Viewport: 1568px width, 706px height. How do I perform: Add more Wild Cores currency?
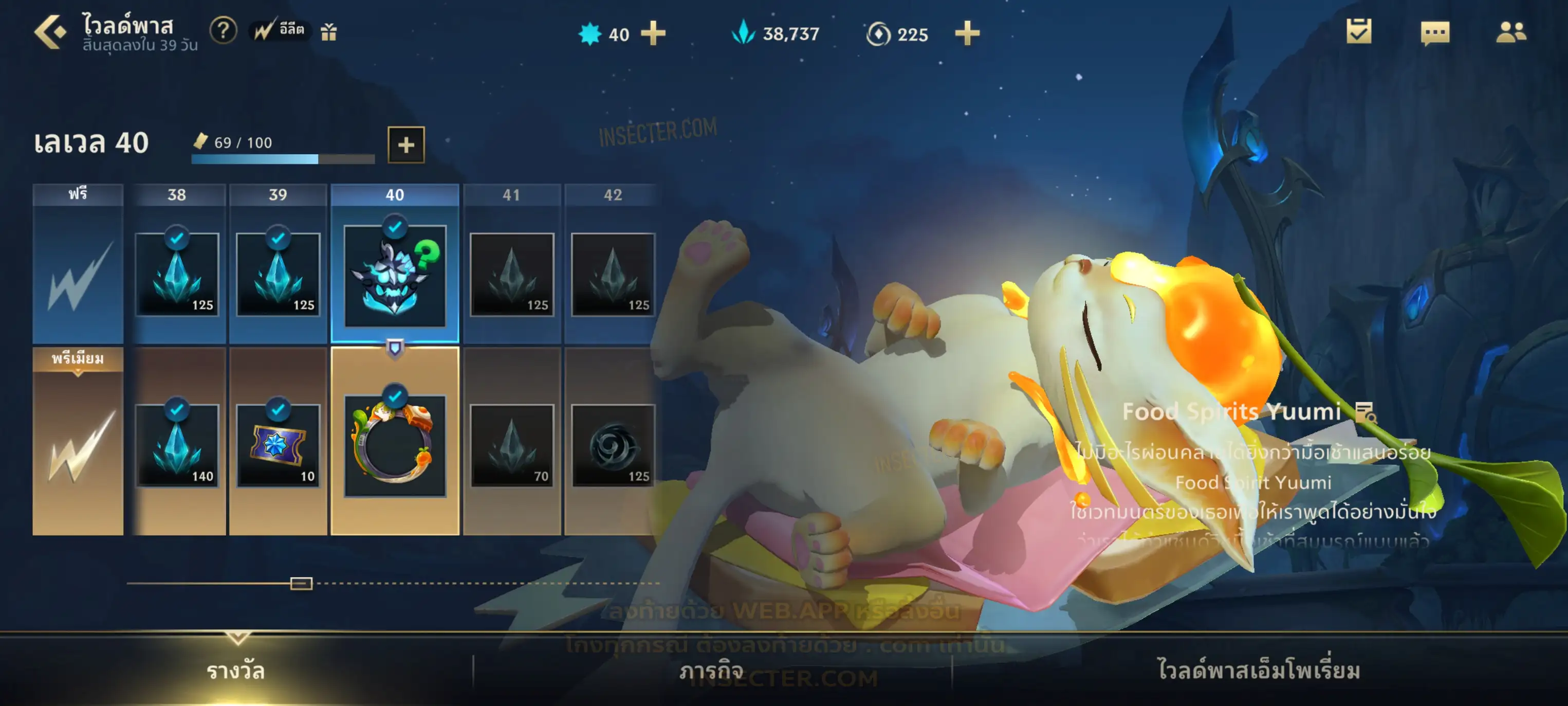coord(653,33)
